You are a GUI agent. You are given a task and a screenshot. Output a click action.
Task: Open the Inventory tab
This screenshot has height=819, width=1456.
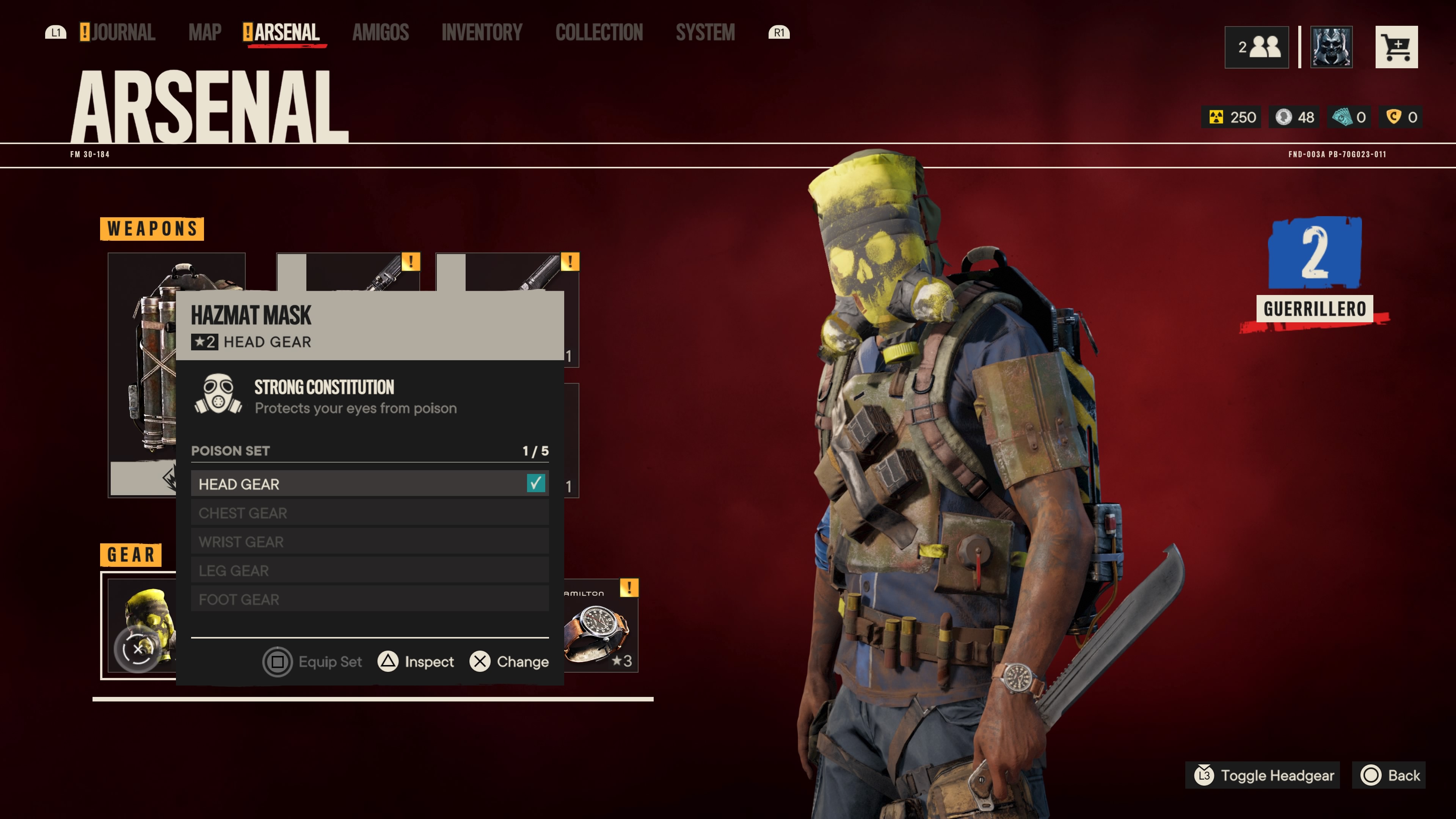tap(482, 33)
